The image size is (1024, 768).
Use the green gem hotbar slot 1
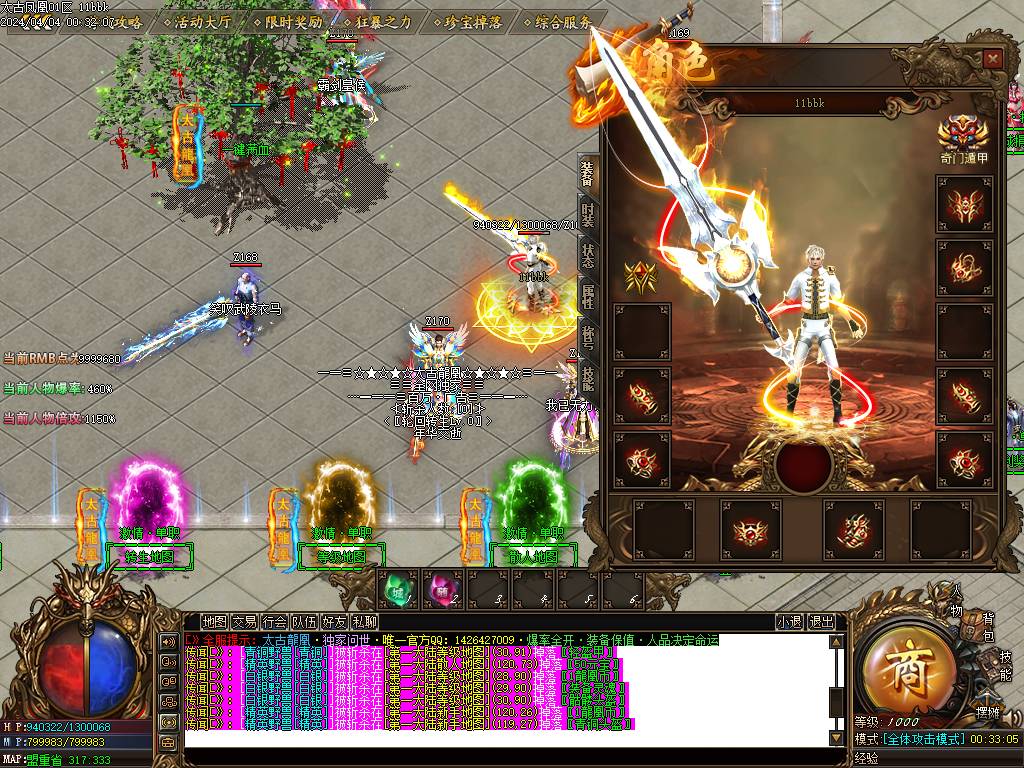(x=398, y=589)
